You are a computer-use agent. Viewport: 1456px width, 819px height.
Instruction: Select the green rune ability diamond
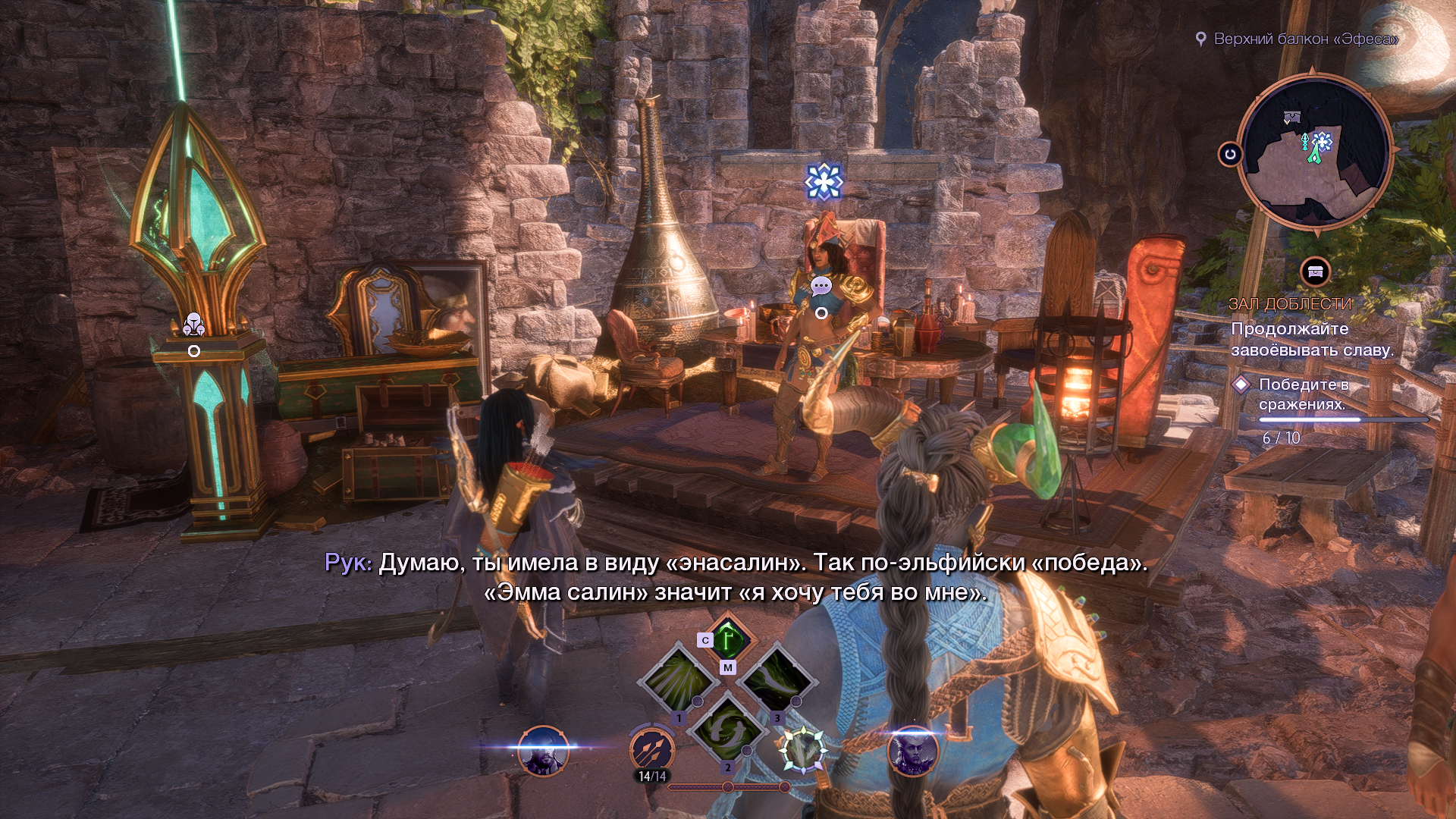[728, 639]
